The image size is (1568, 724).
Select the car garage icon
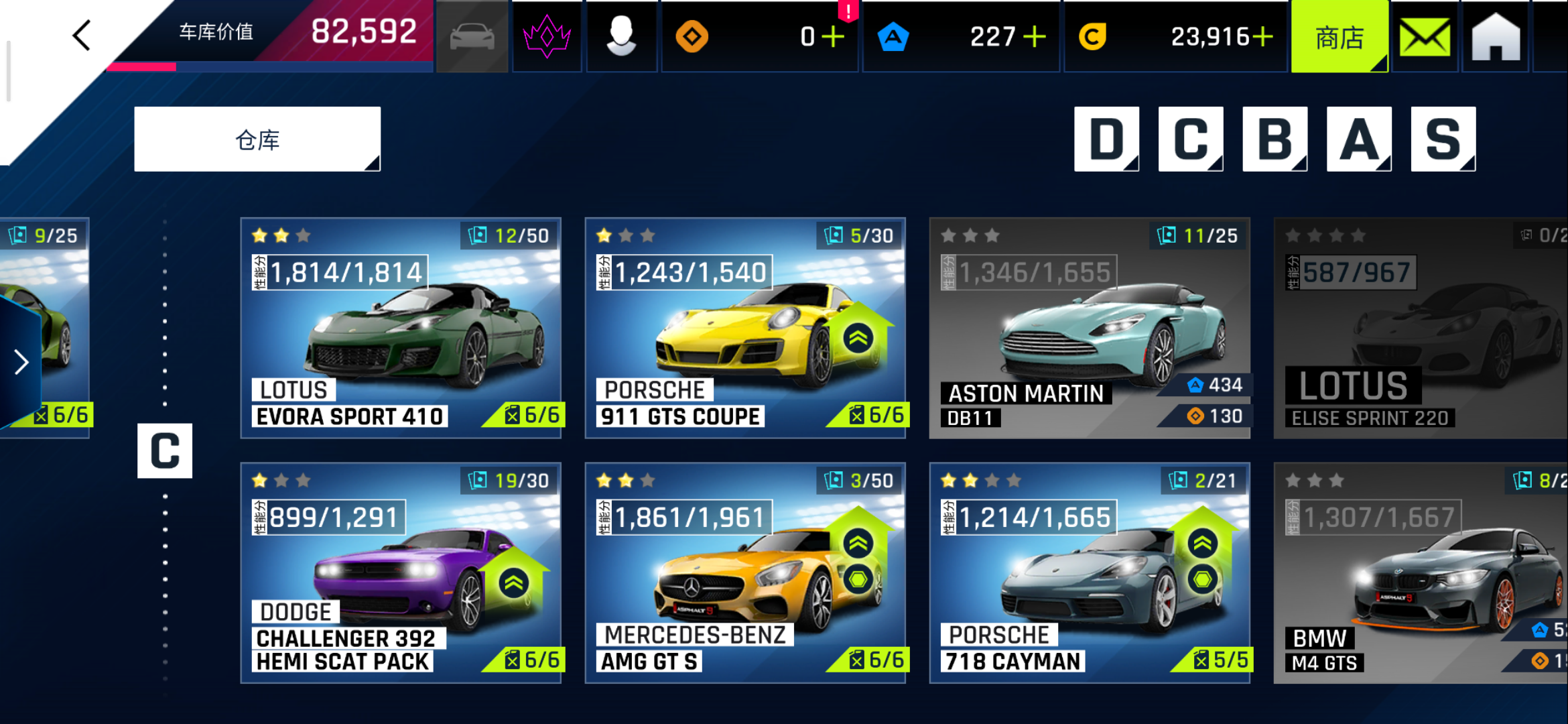point(472,36)
